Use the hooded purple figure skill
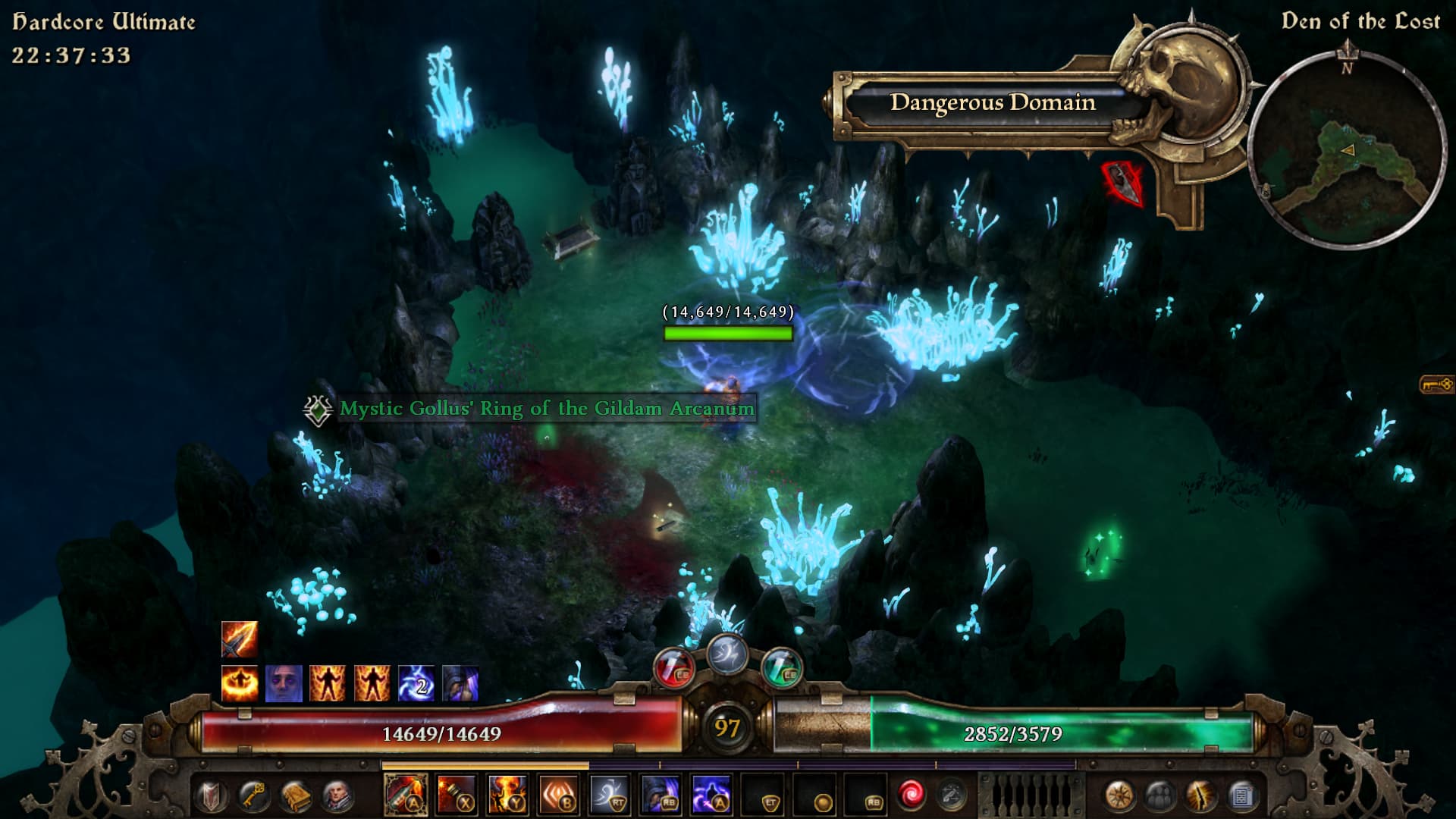This screenshot has height=819, width=1456. click(x=661, y=795)
